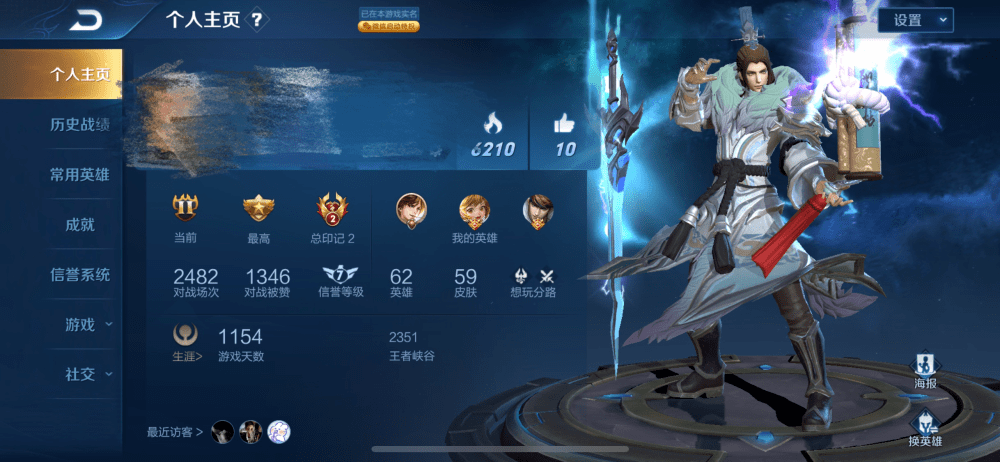Expand the 游戏 menu section

[x=86, y=324]
